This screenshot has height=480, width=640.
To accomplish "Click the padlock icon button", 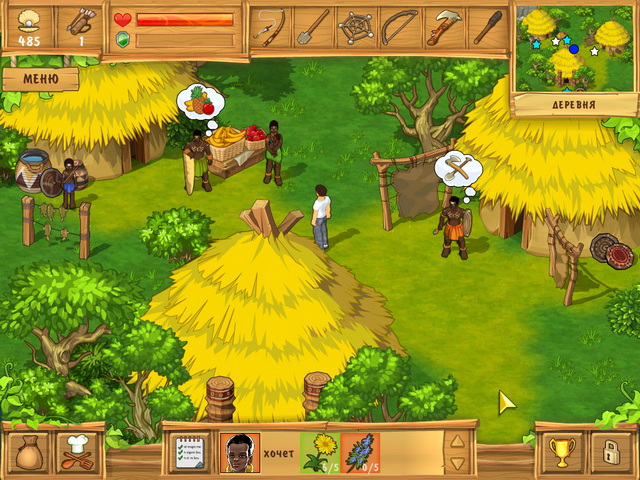I will [x=609, y=452].
